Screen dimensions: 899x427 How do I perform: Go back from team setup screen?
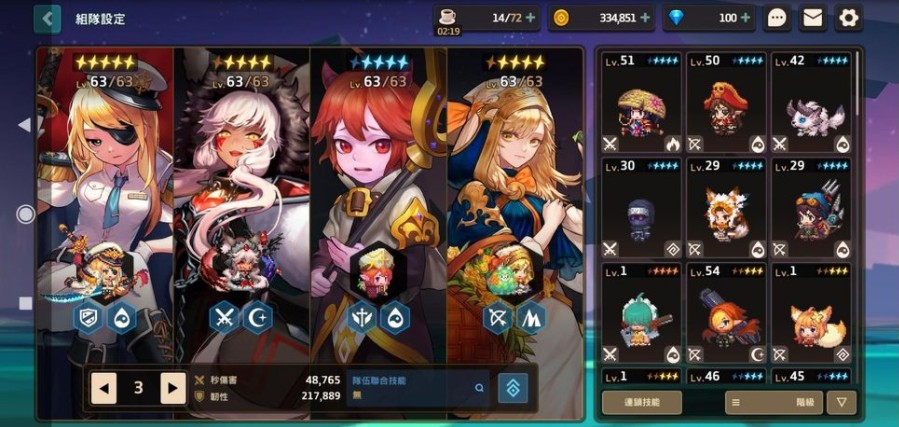pyautogui.click(x=47, y=18)
